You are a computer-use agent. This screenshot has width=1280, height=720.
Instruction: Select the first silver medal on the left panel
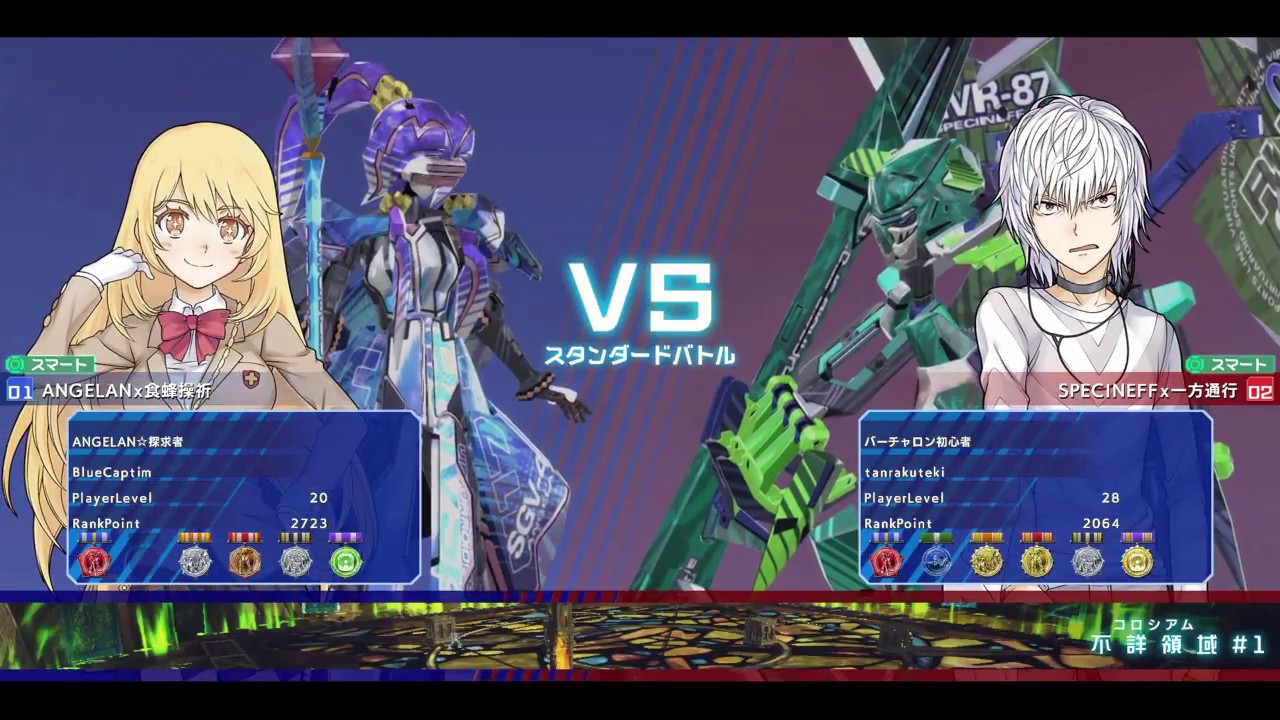[195, 562]
